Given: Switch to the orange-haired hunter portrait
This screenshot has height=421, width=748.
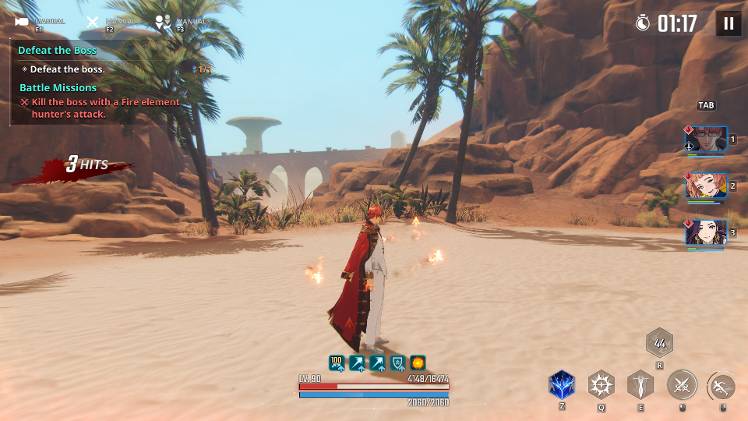Looking at the screenshot, I should (x=706, y=185).
